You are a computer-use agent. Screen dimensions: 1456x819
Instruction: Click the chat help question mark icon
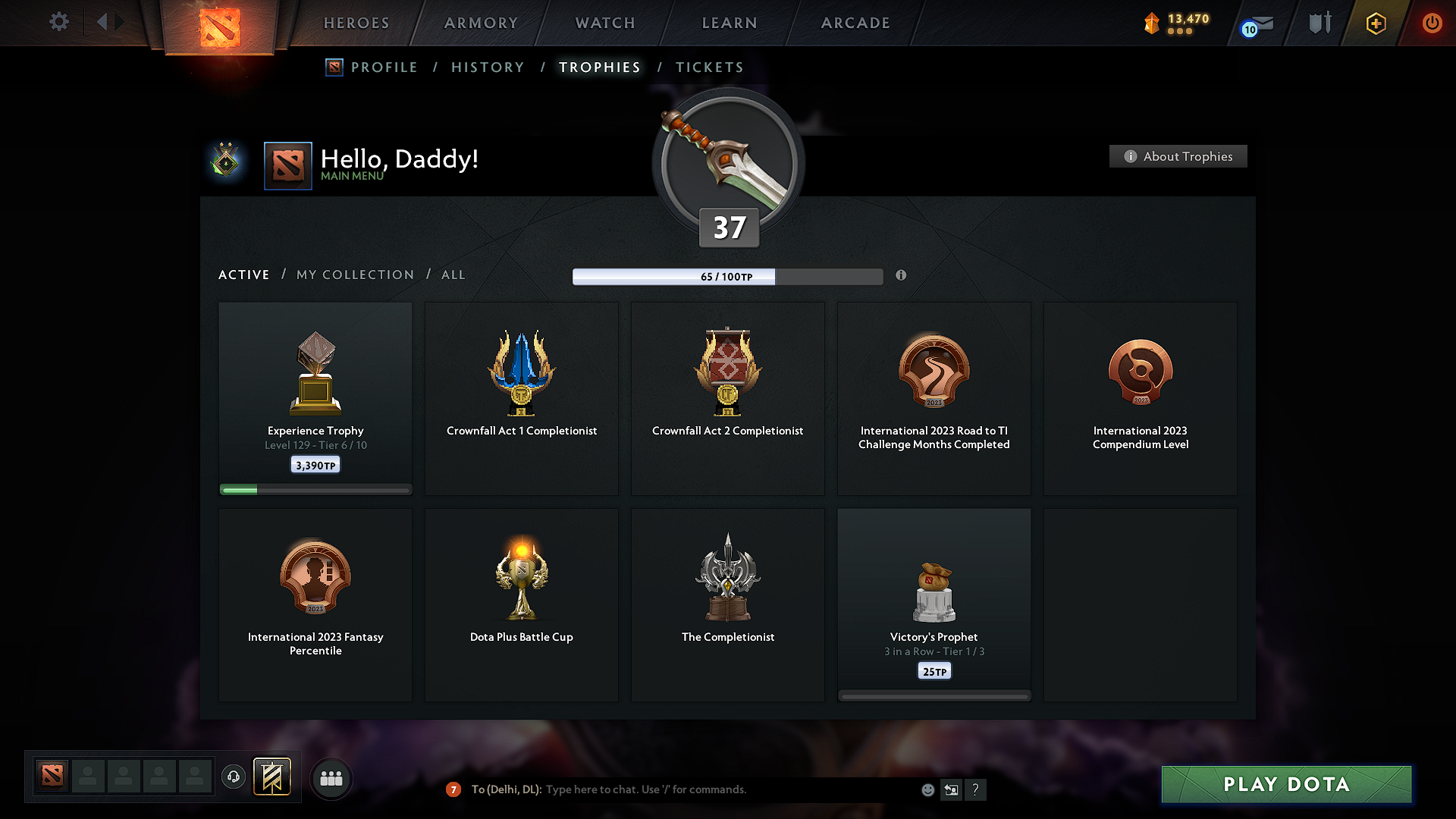976,789
